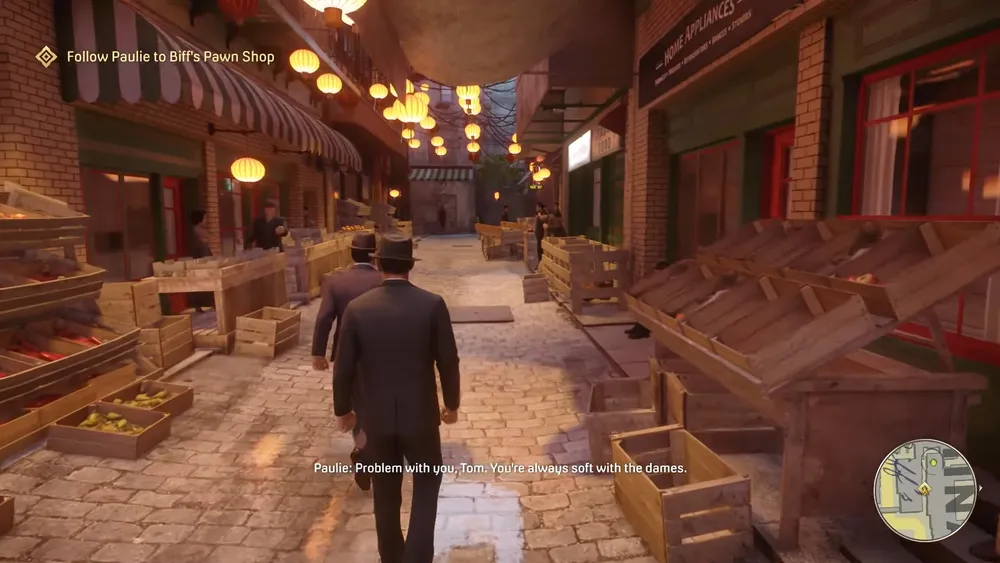The width and height of the screenshot is (1000, 563).
Task: Click the circular minimap
Action: tap(925, 490)
